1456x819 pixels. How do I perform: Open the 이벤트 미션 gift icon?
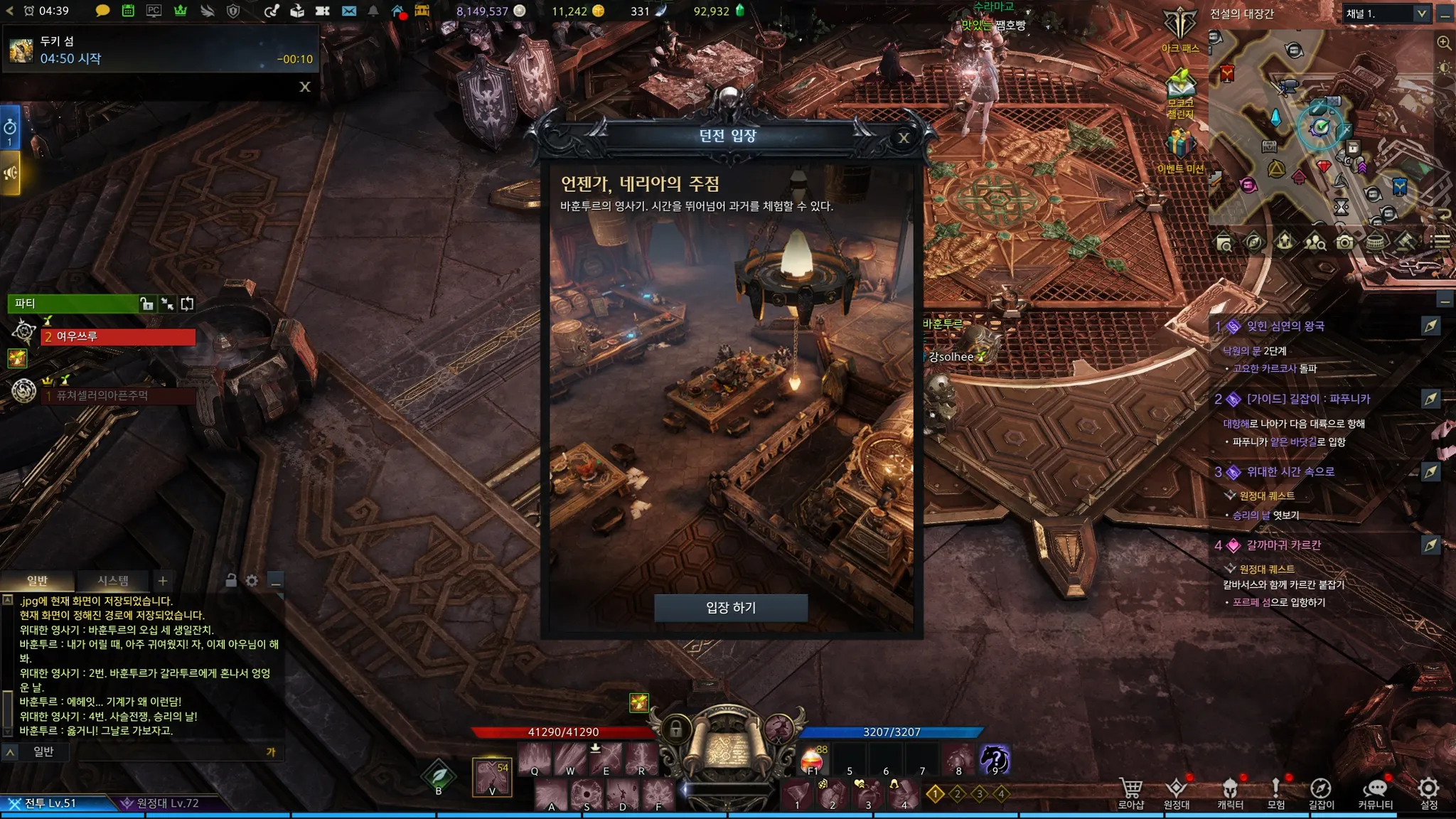(1180, 149)
